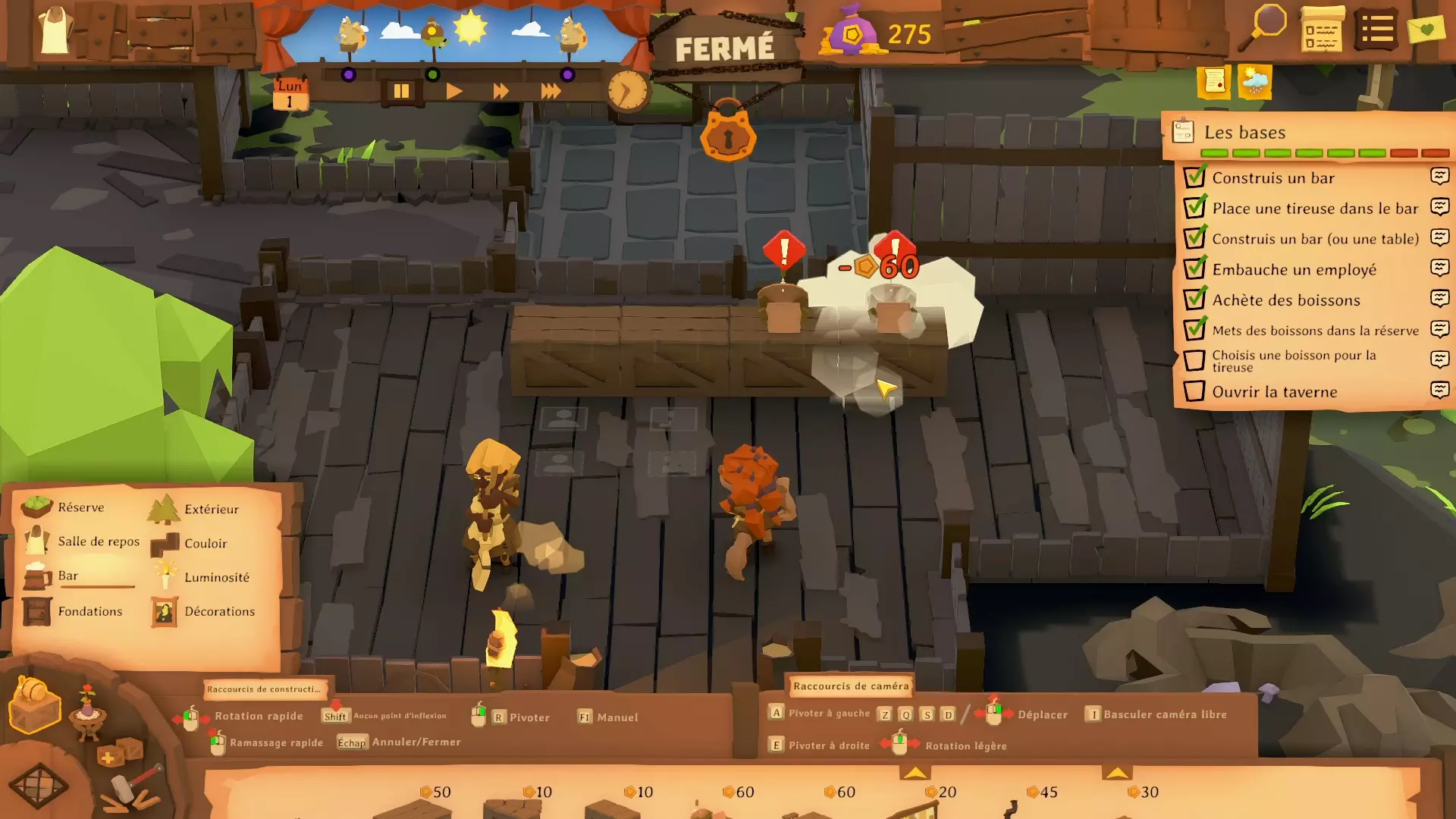This screenshot has height=819, width=1456.
Task: Open the magnifying glass search tool
Action: point(1264,27)
